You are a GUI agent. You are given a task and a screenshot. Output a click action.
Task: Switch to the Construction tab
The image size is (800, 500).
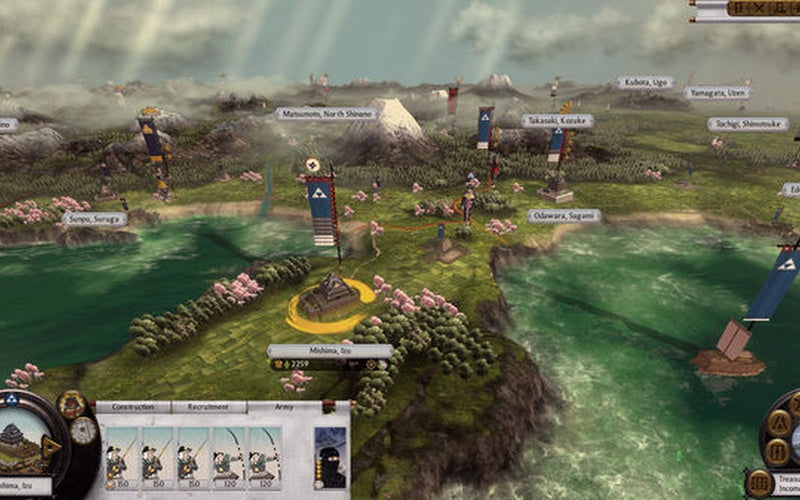tap(133, 408)
